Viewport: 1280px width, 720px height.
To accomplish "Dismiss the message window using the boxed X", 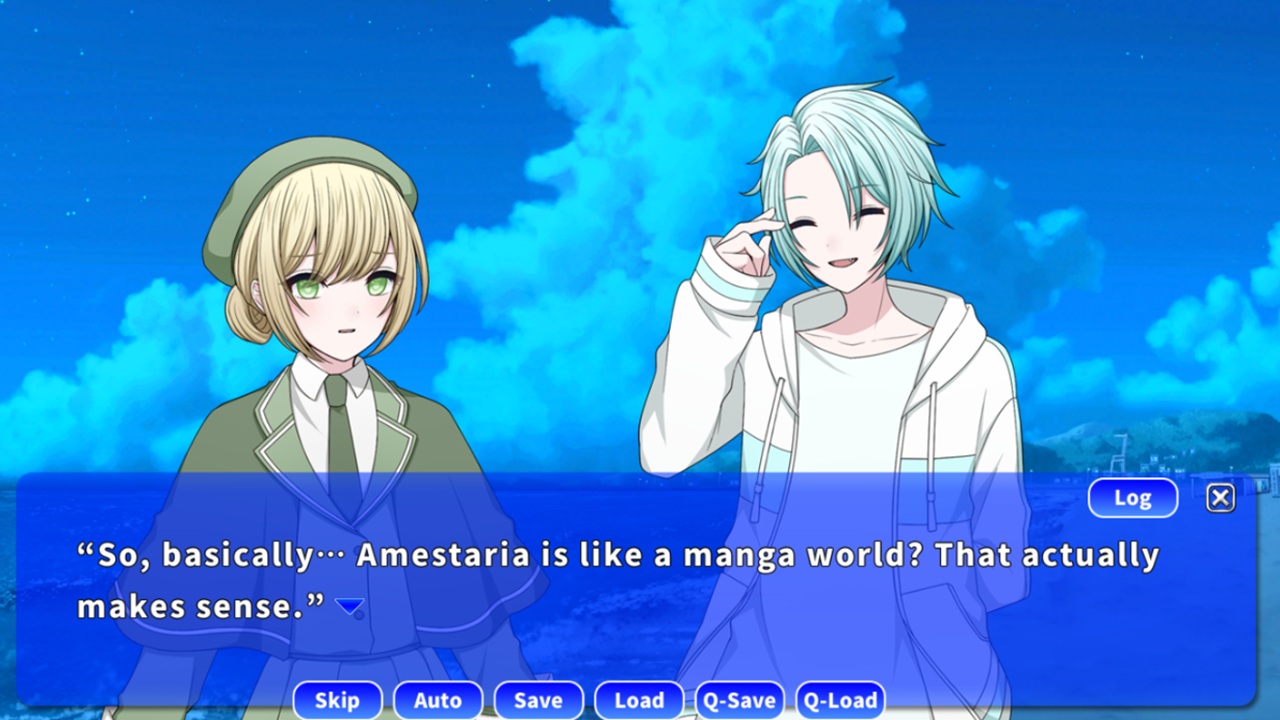I will (1220, 497).
